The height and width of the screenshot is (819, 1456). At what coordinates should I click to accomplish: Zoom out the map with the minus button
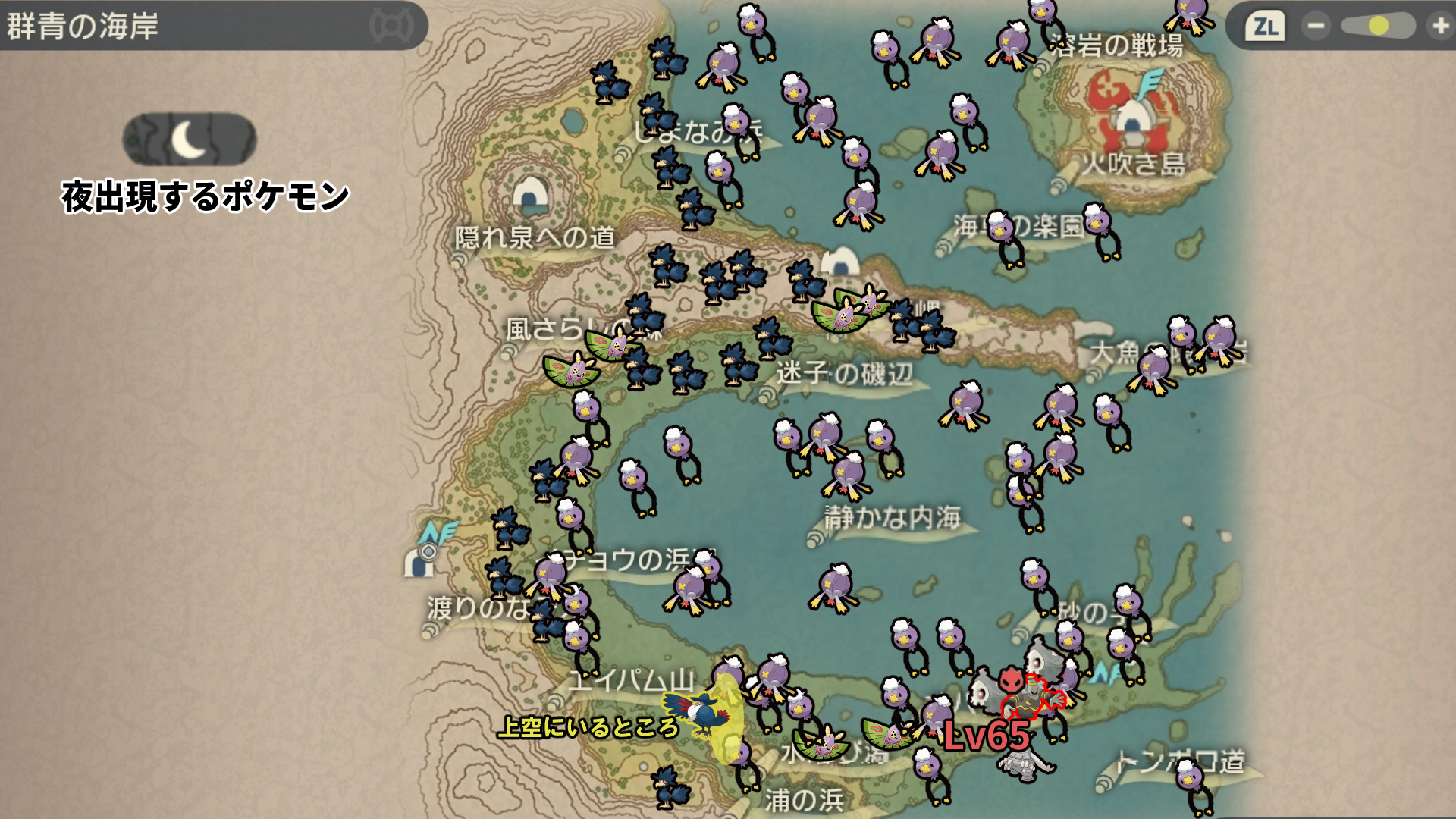pyautogui.click(x=1316, y=27)
